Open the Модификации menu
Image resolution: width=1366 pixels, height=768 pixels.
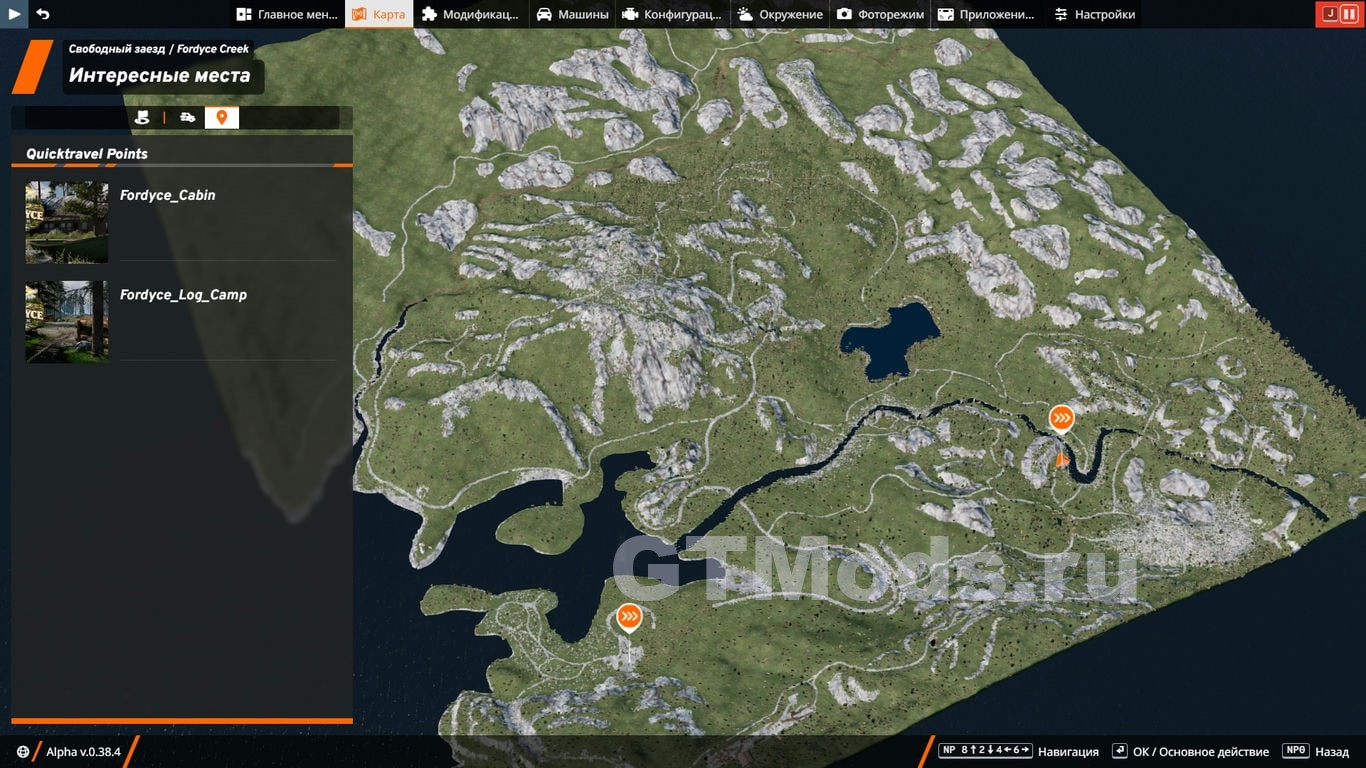[x=470, y=14]
